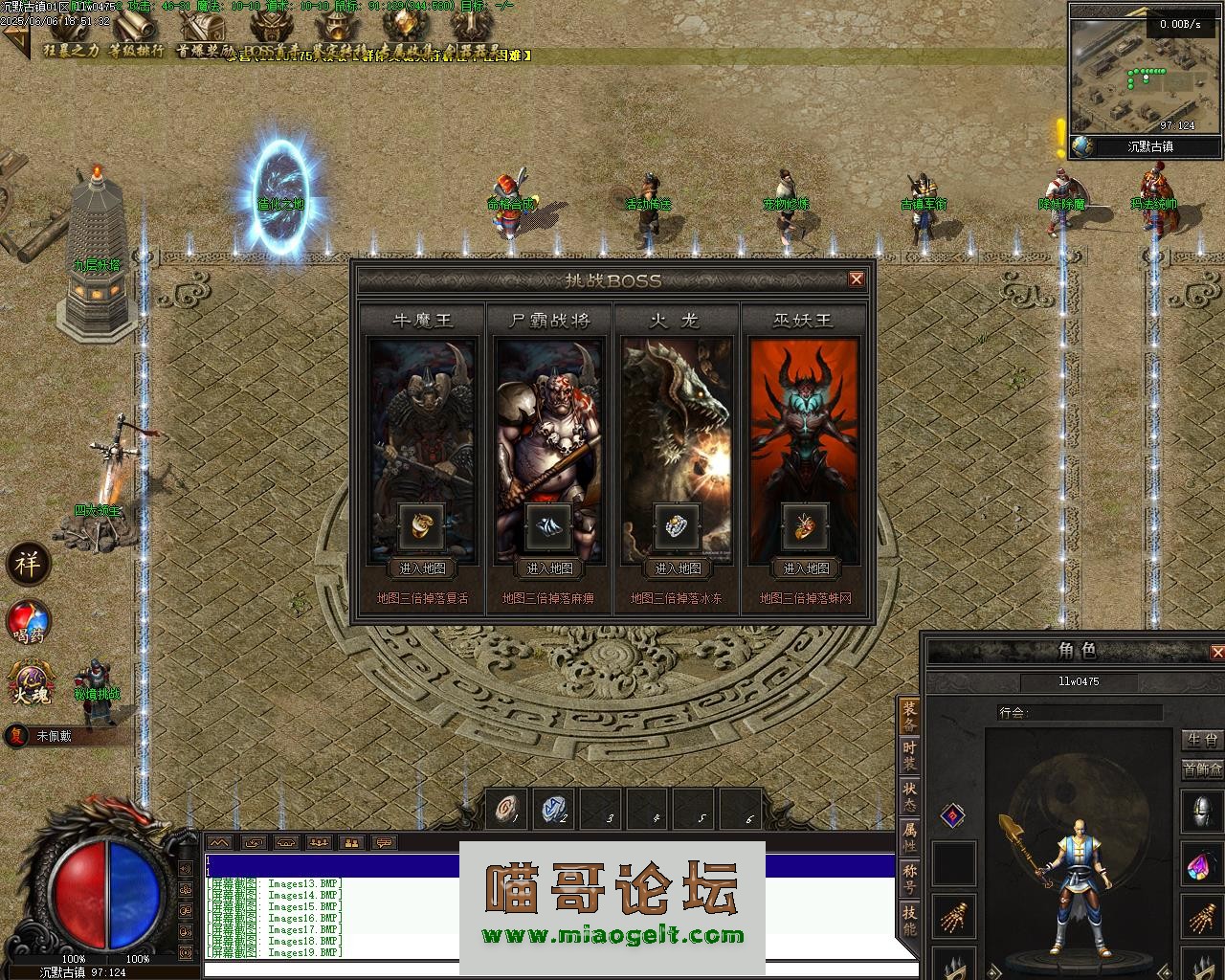The height and width of the screenshot is (980, 1225).
Task: Click 进入地图 under 火龙
Action: click(678, 568)
